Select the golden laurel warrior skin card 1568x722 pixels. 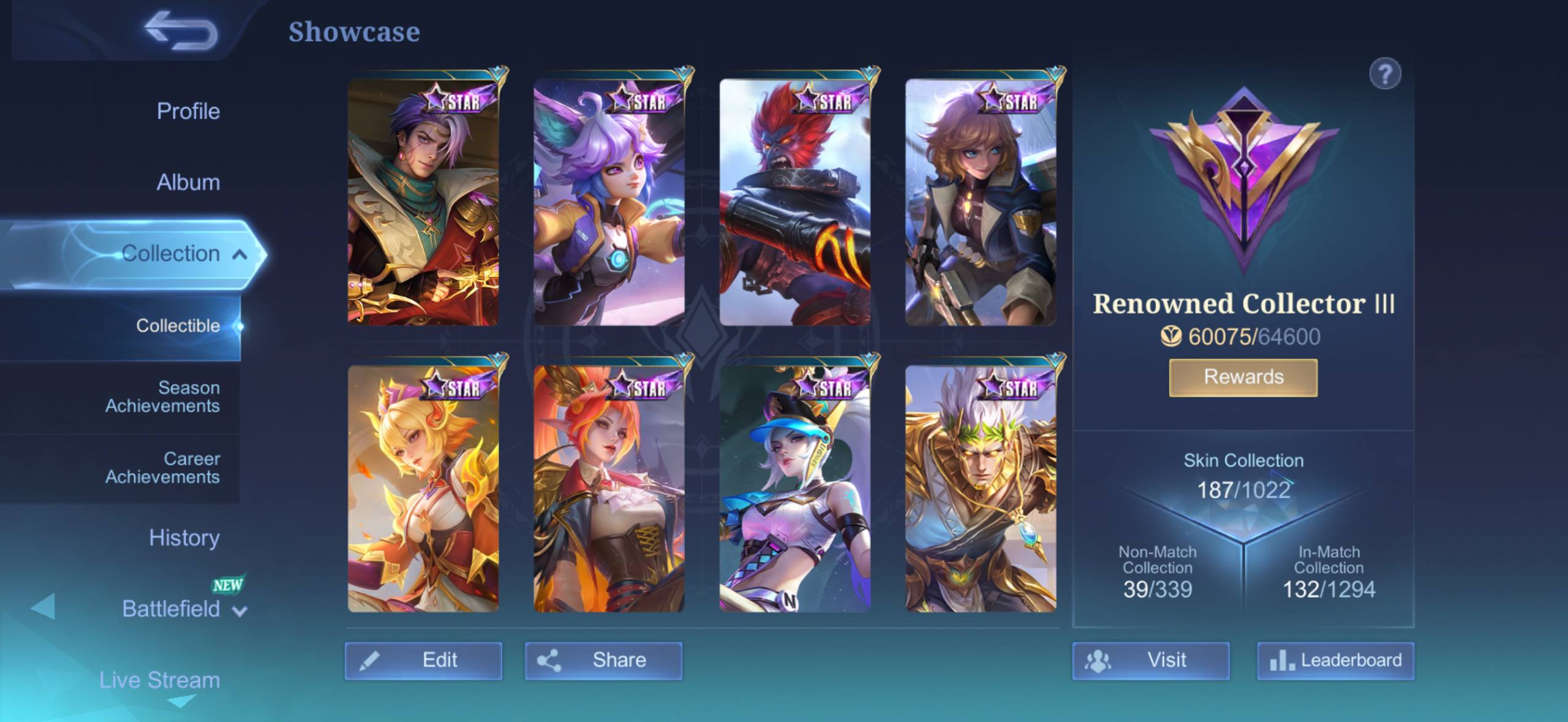(981, 489)
